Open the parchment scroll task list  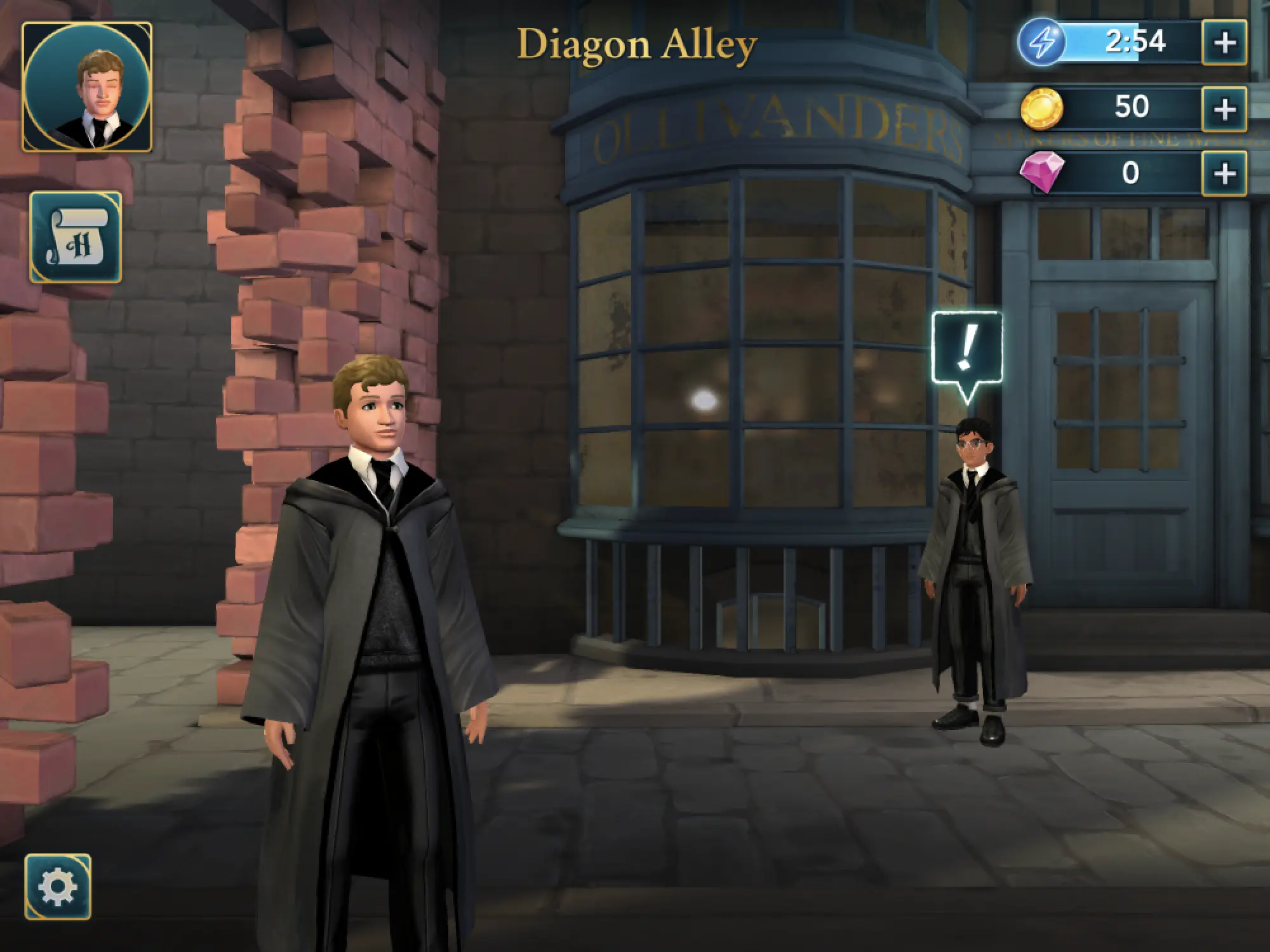coord(76,237)
